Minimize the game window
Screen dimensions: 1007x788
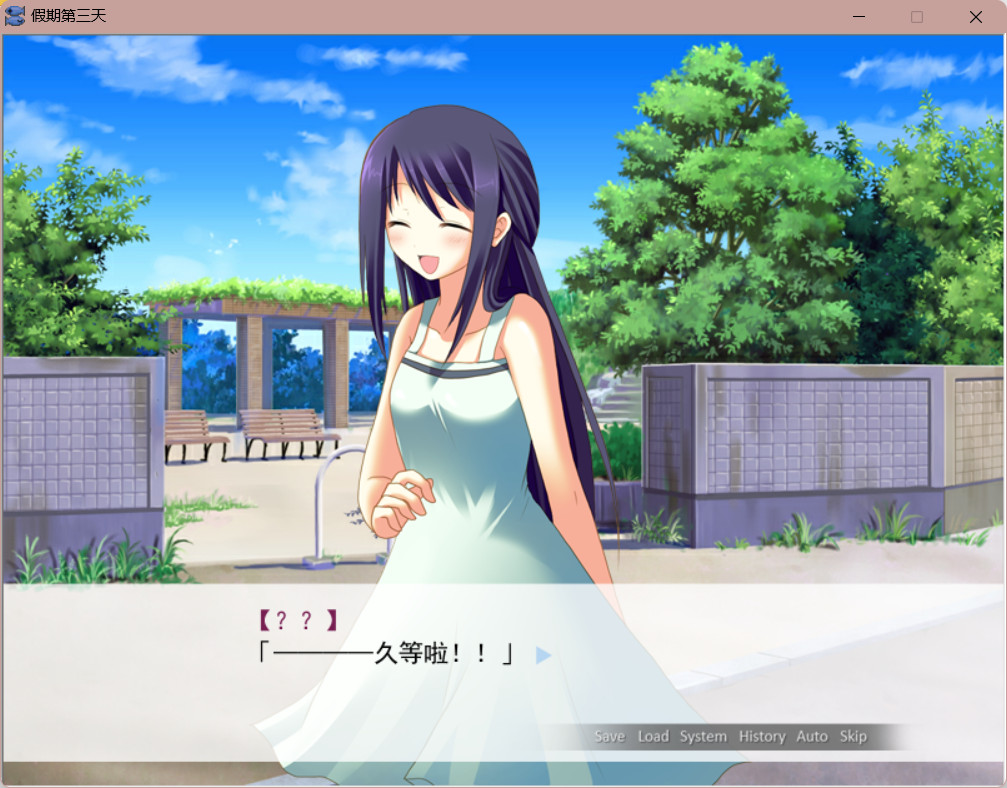859,17
